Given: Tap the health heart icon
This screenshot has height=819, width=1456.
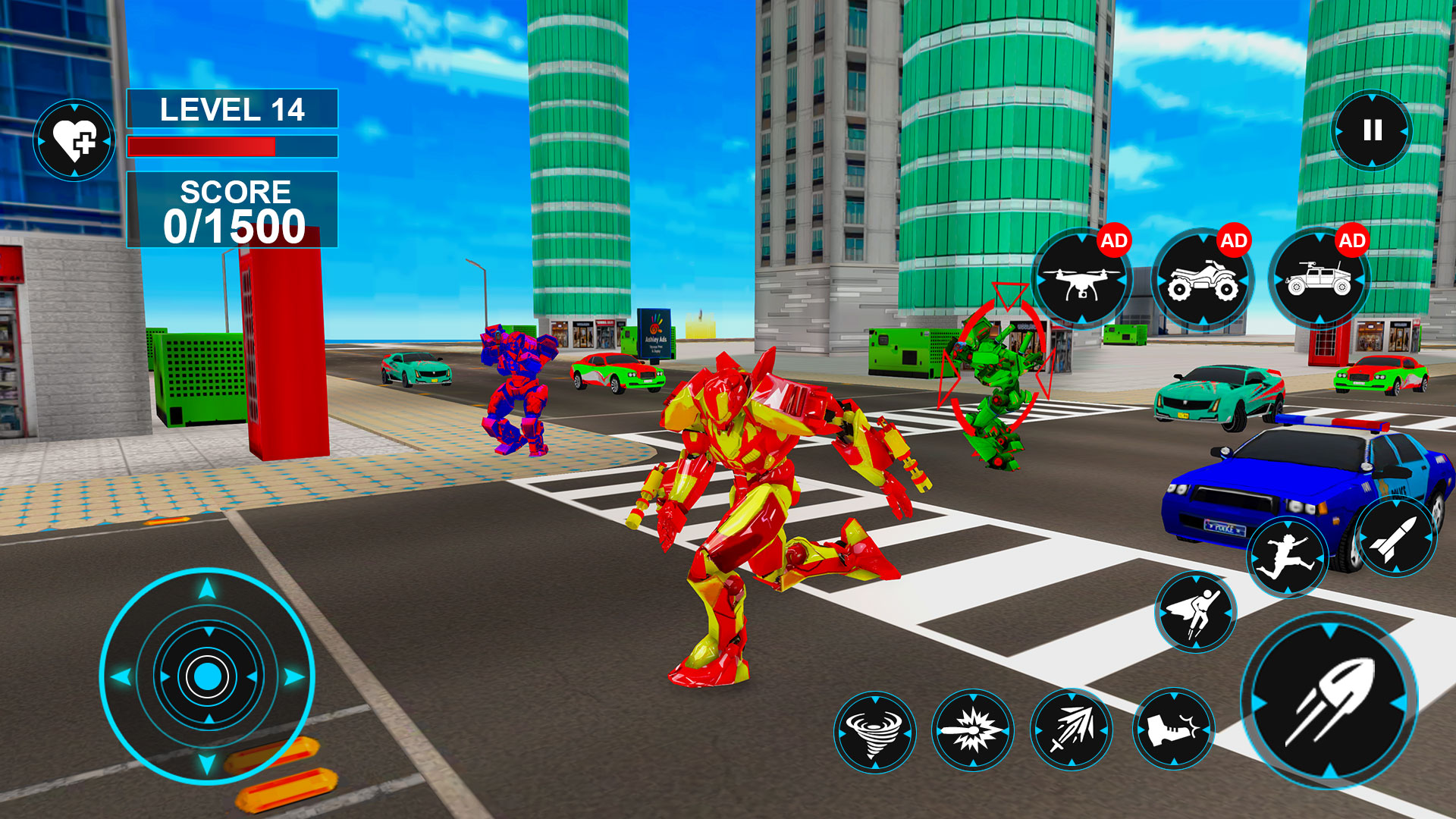Looking at the screenshot, I should tap(74, 140).
